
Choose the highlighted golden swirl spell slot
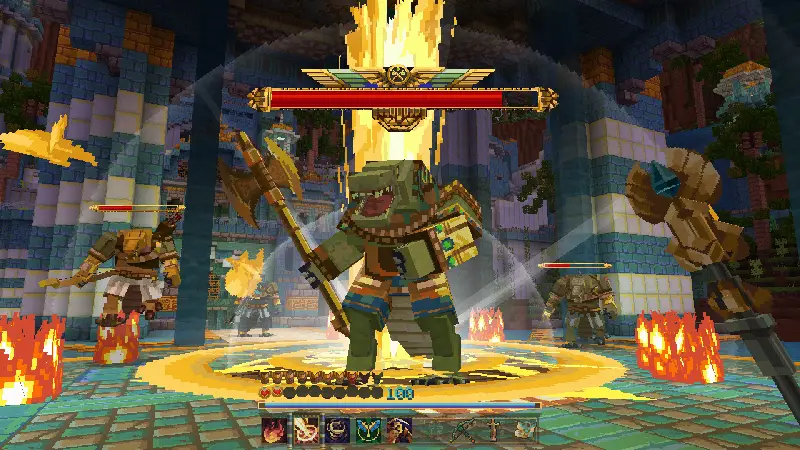[x=305, y=430]
